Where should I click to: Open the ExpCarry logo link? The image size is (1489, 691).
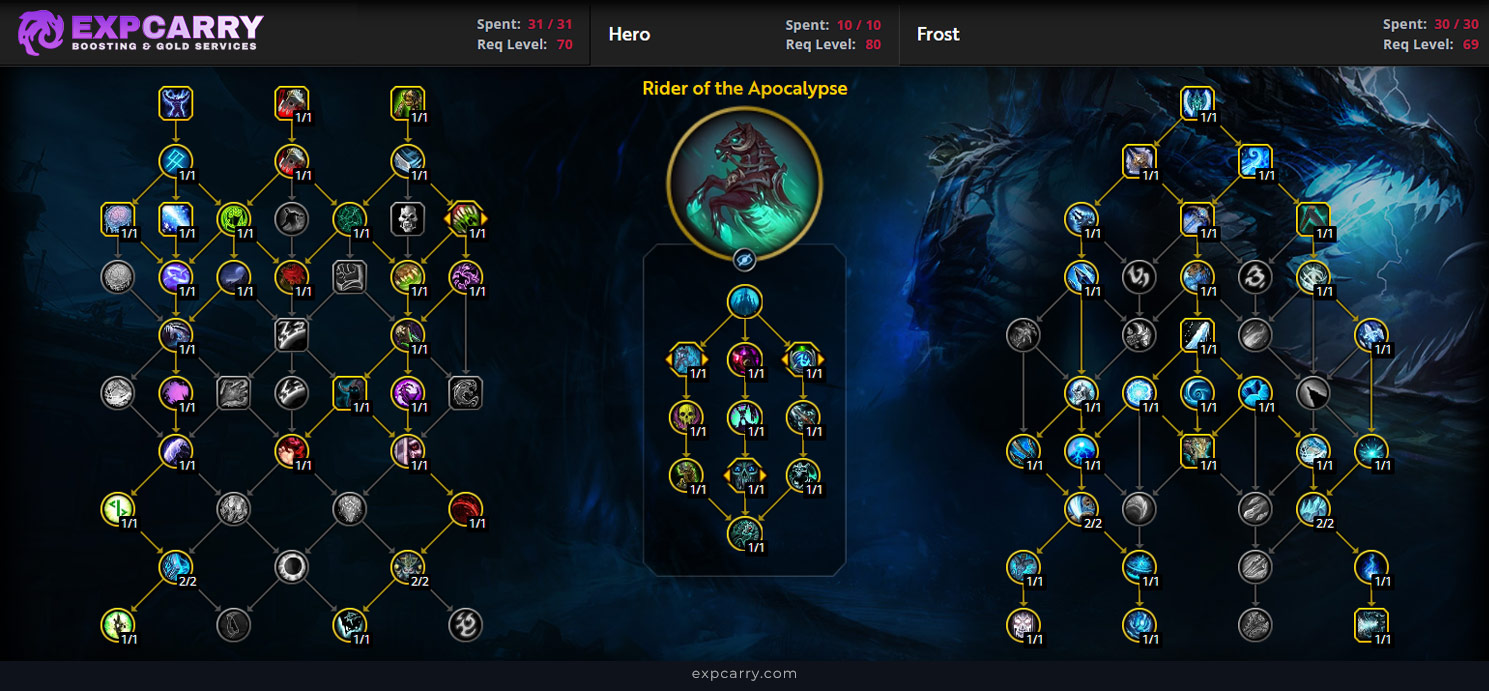(x=140, y=32)
